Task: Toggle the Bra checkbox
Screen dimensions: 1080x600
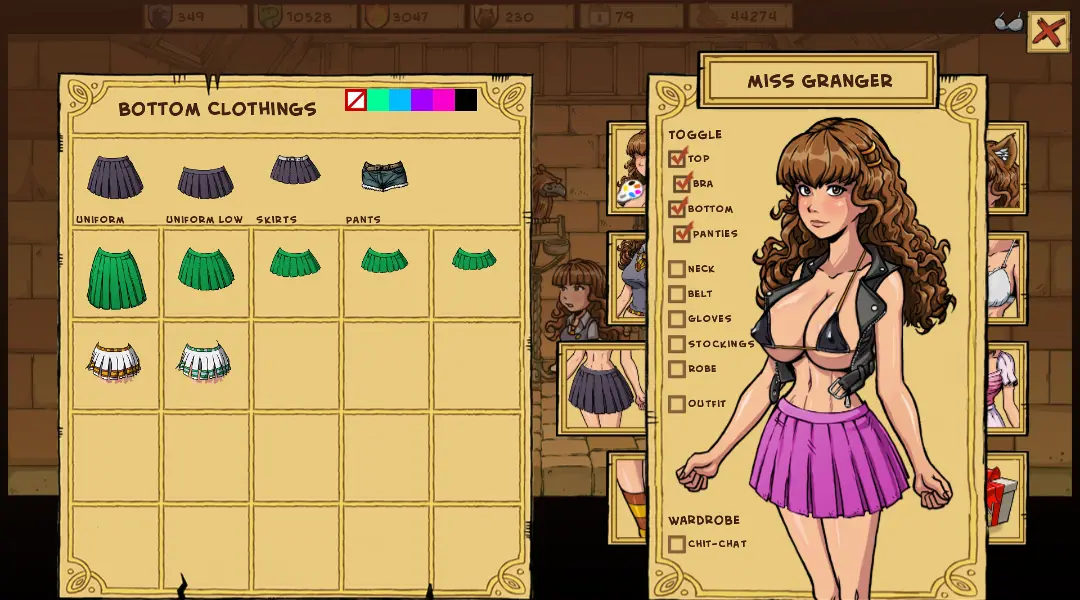Action: tap(683, 183)
